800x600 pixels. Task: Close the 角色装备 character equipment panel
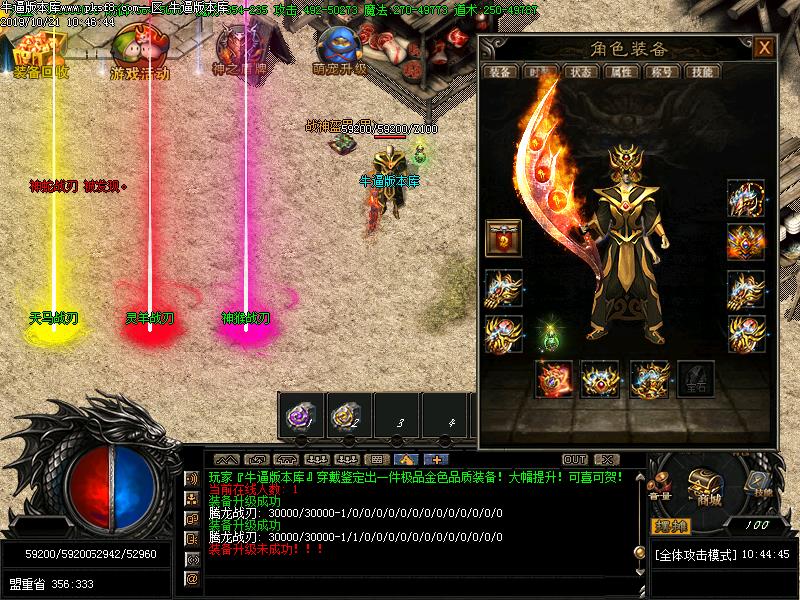point(764,48)
